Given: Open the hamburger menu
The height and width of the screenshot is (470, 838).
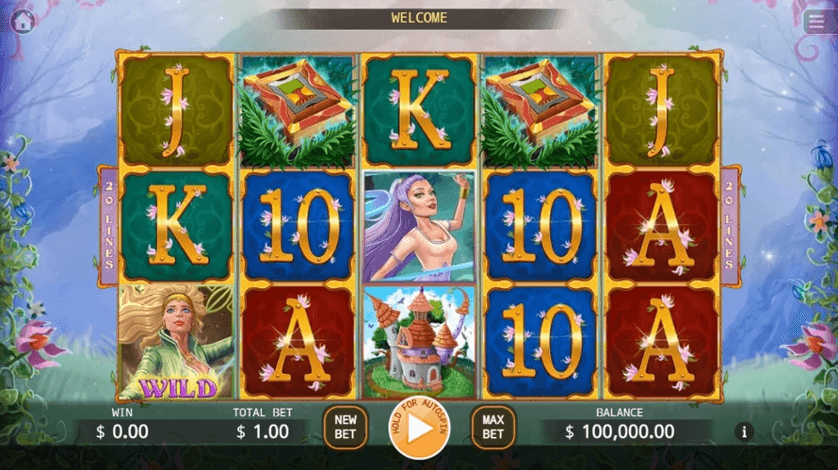Looking at the screenshot, I should [x=815, y=23].
